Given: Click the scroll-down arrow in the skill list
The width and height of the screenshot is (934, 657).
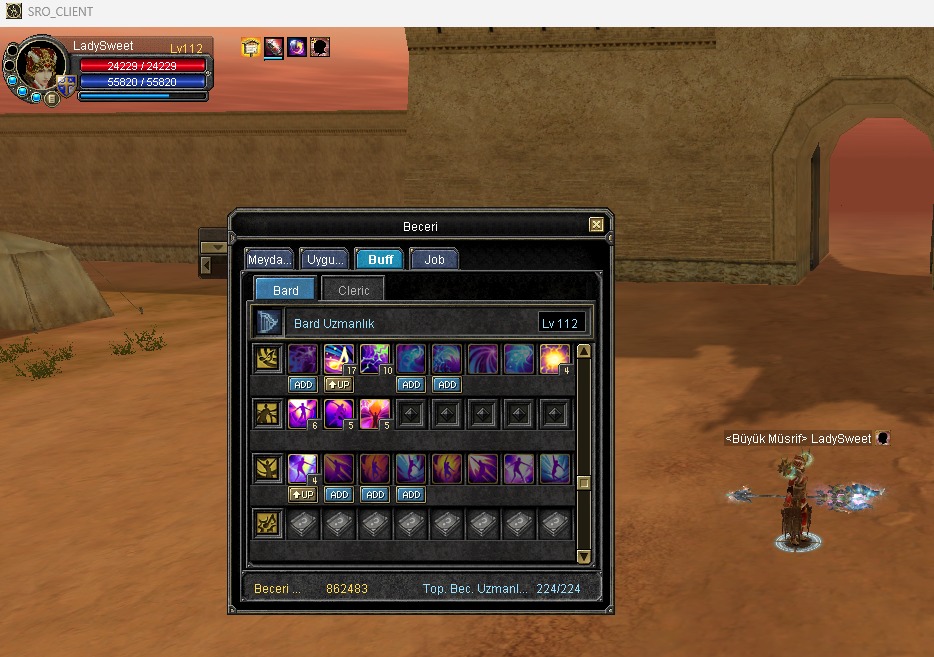Looking at the screenshot, I should tap(583, 556).
